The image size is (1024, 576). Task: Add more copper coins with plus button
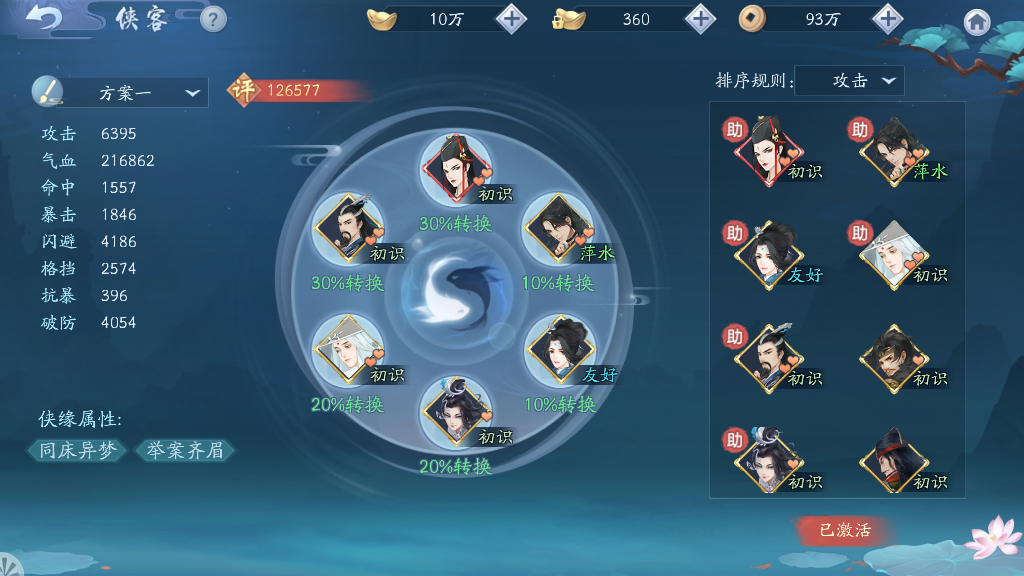coord(888,19)
